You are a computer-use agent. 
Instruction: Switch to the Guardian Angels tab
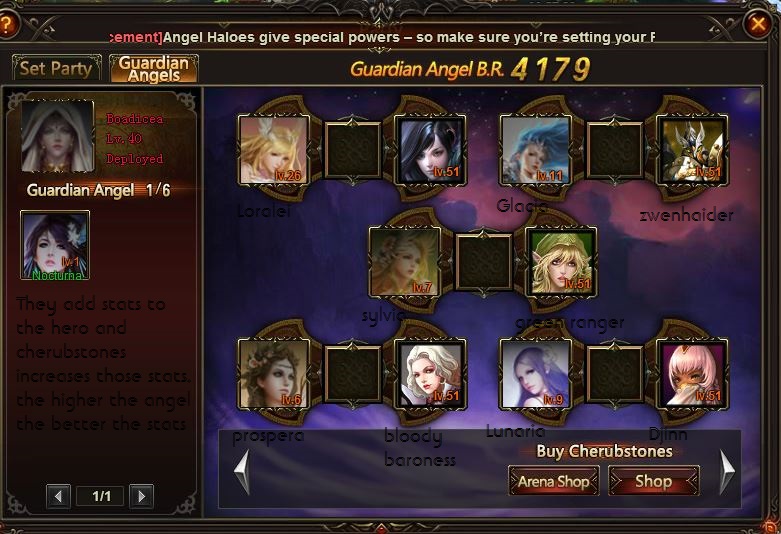point(153,68)
